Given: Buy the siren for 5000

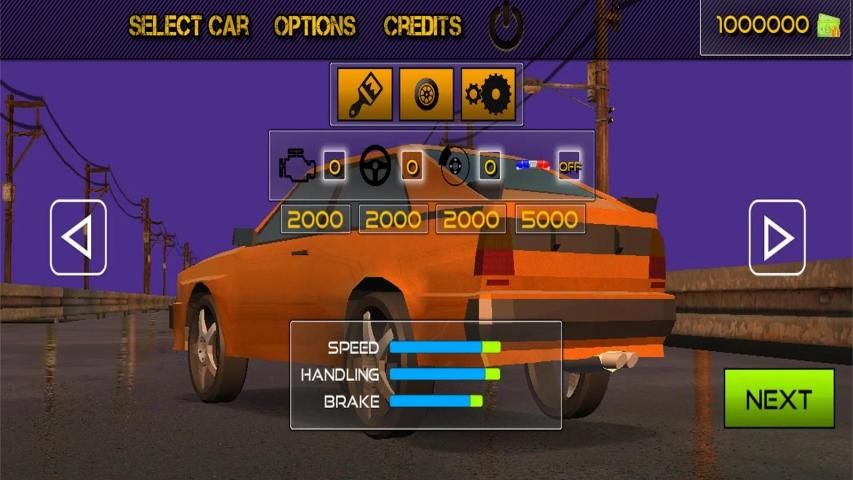Looking at the screenshot, I should [550, 219].
